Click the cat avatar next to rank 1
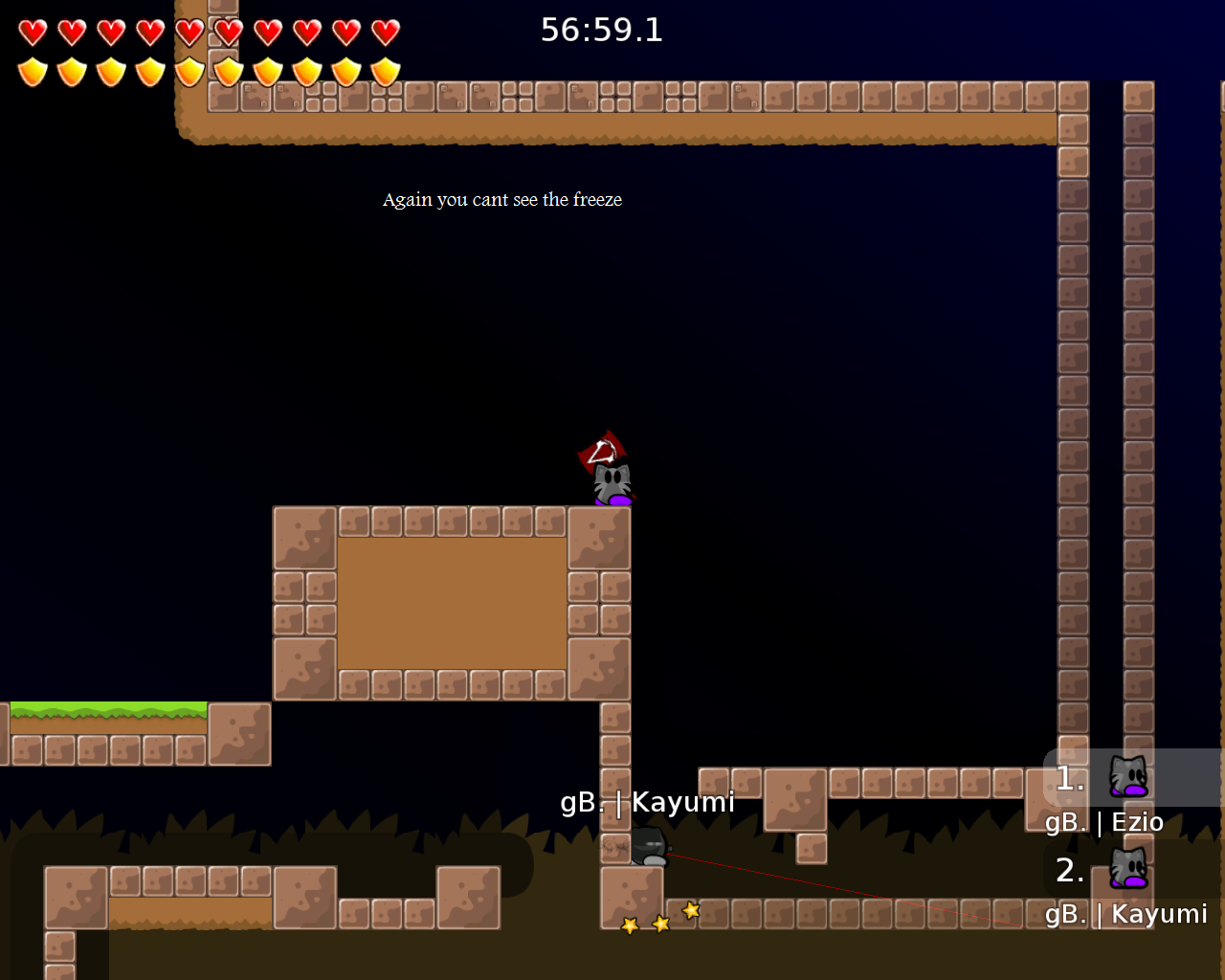This screenshot has height=980, width=1225. pyautogui.click(x=1129, y=776)
